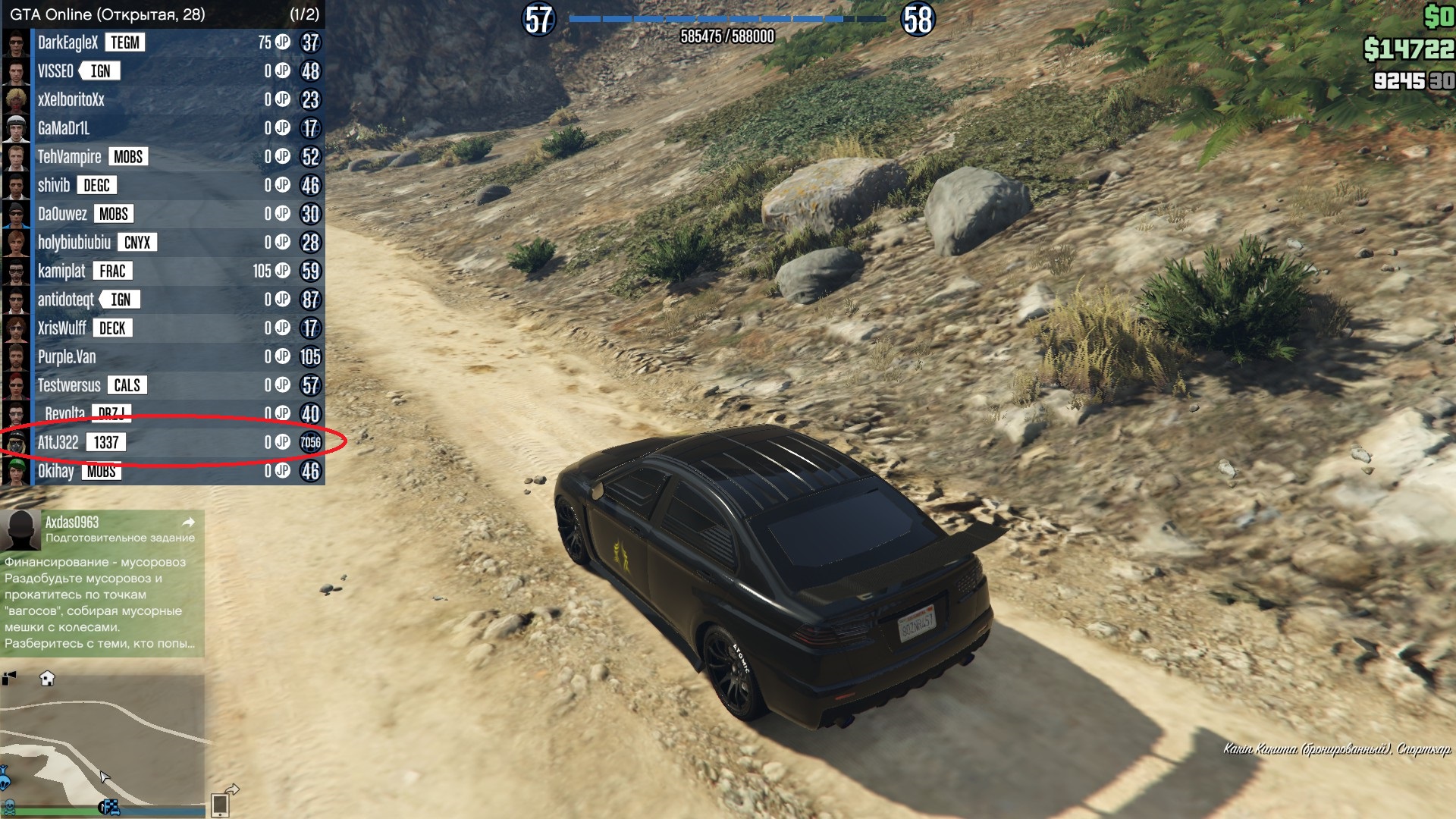Select XrisWulff in the player list

click(x=163, y=328)
